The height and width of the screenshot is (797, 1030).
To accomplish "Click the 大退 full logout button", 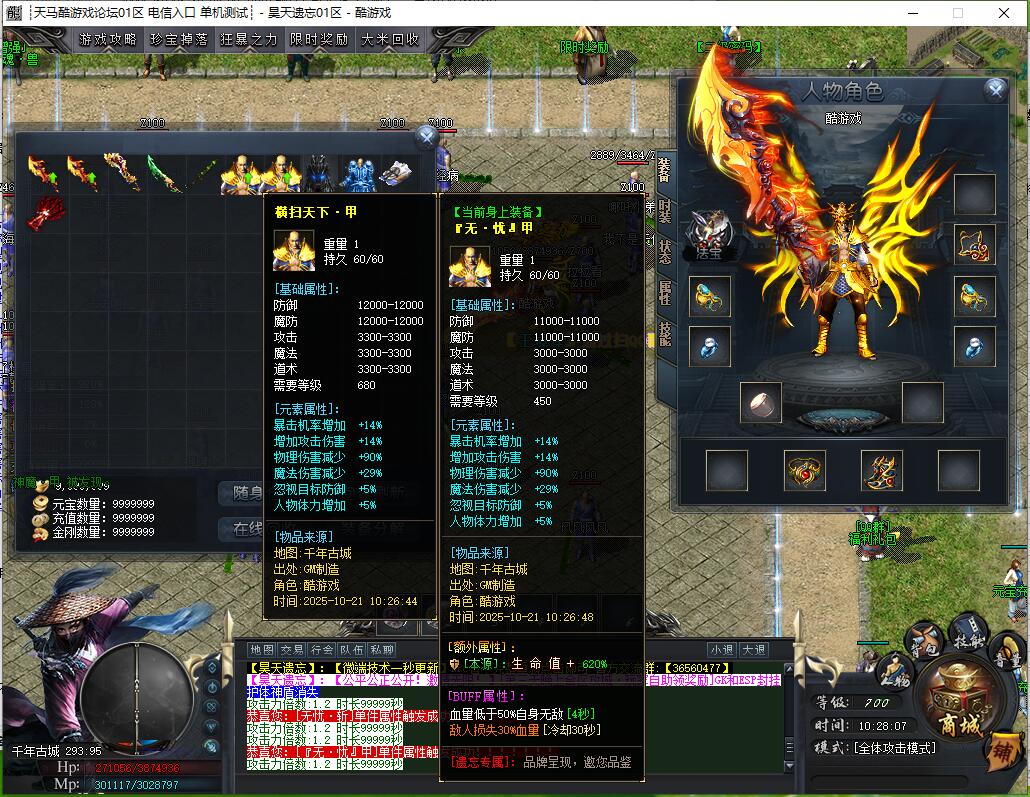I will 754,650.
